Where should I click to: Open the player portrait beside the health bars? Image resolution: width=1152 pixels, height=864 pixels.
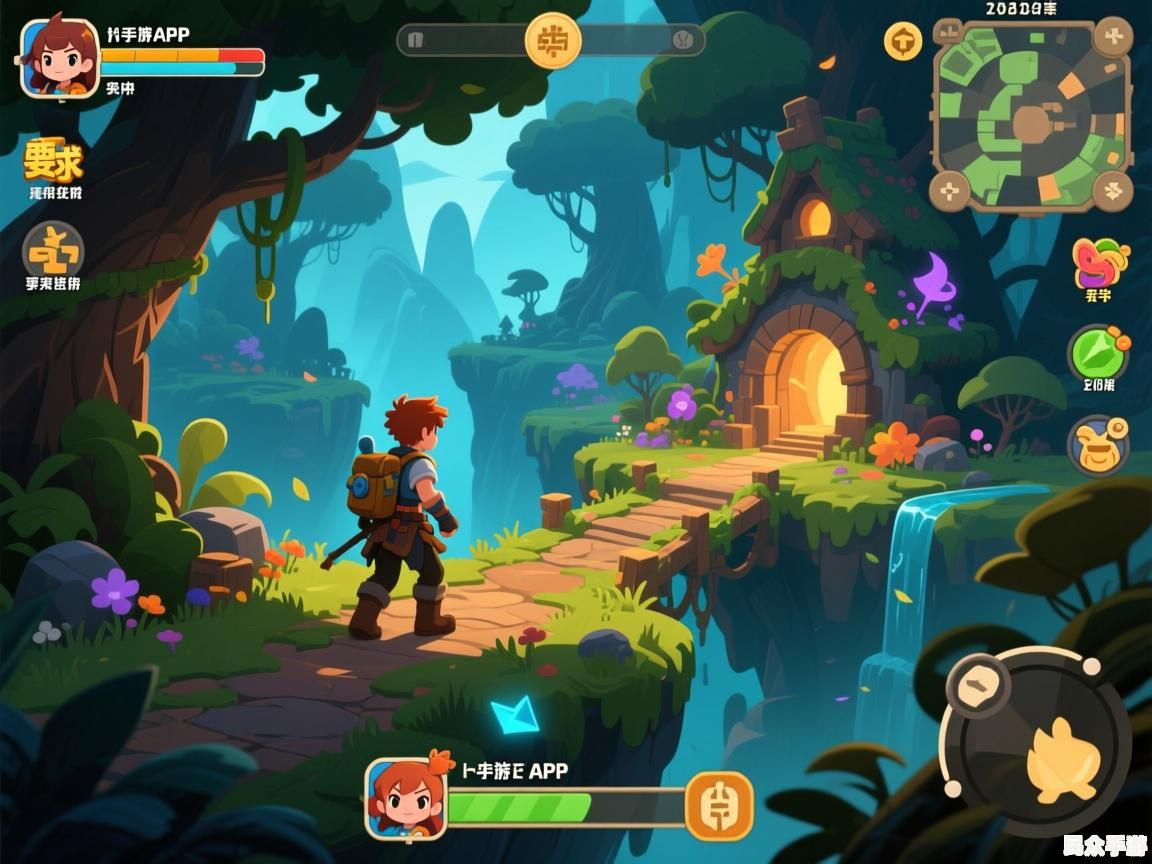[60, 58]
